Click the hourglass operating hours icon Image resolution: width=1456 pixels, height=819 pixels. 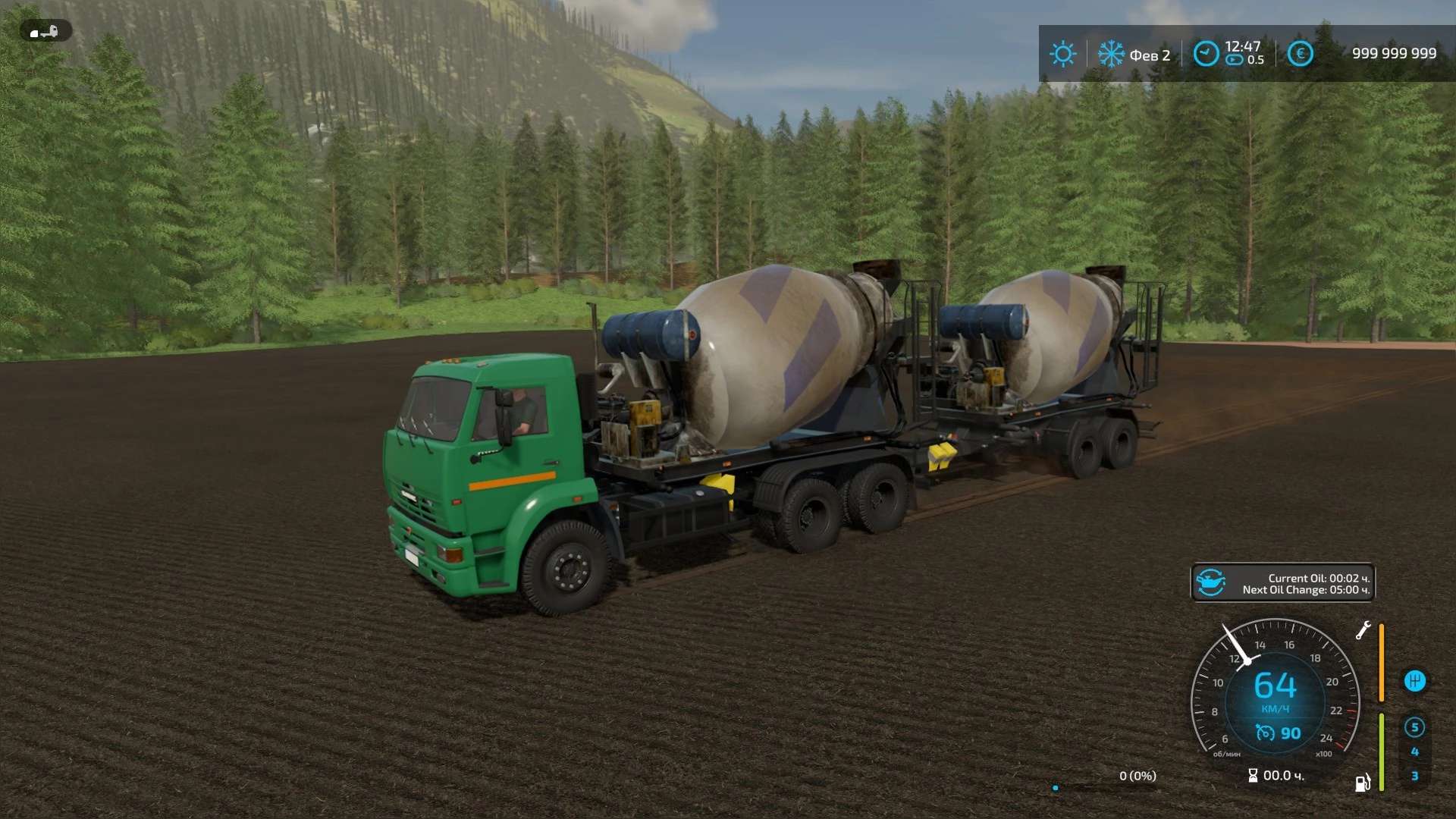[x=1253, y=776]
